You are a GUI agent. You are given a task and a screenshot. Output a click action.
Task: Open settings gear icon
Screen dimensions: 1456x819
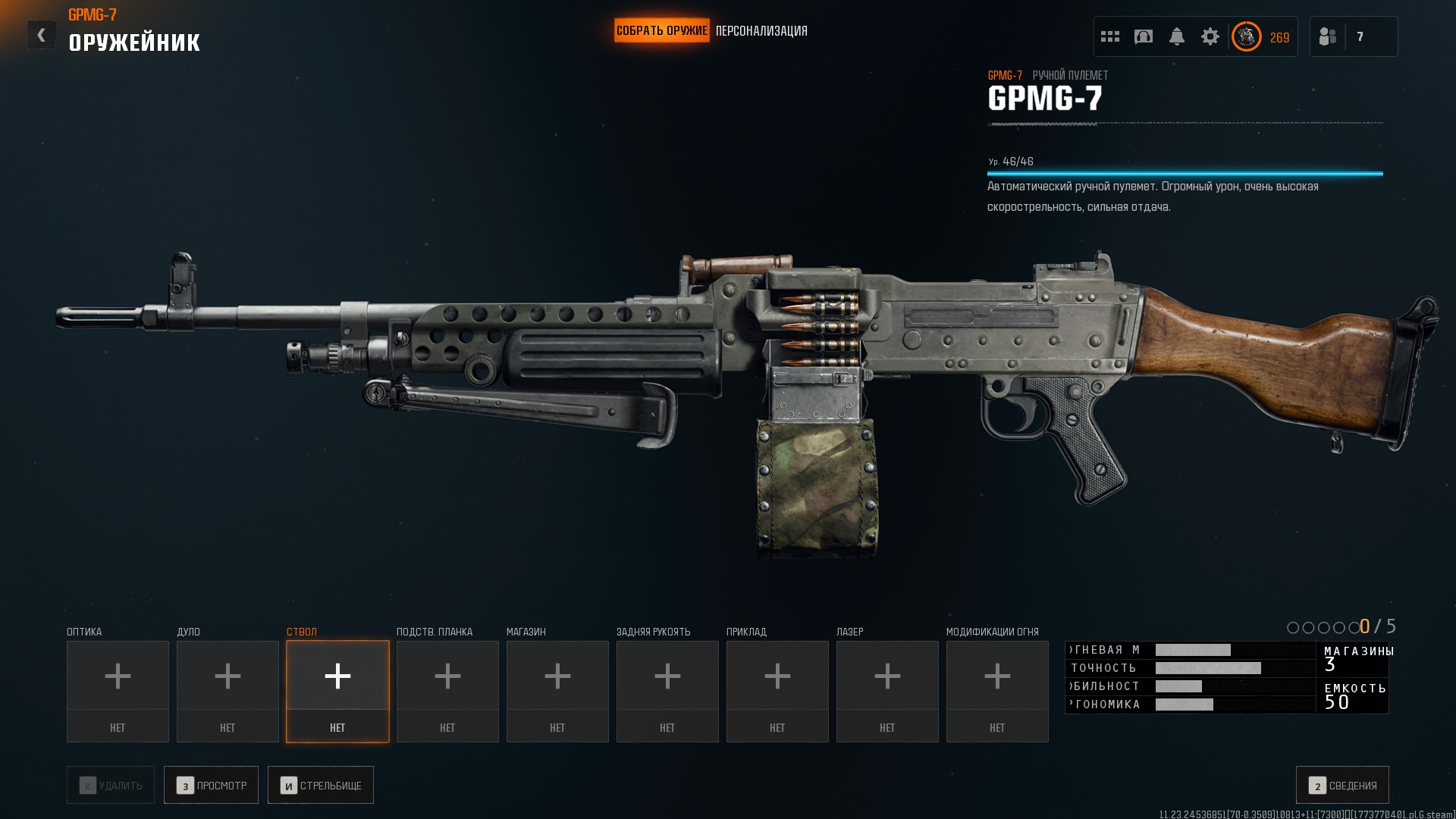1210,36
